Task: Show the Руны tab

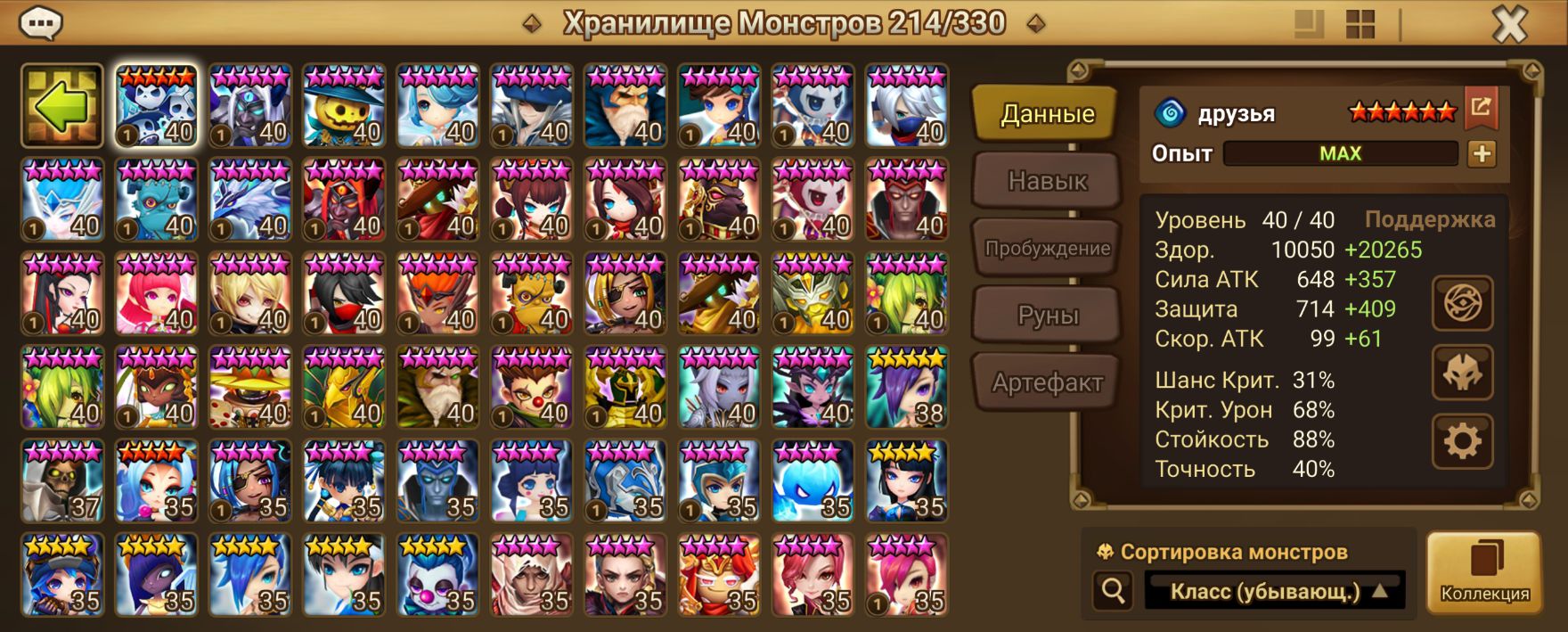Action: click(x=1047, y=316)
